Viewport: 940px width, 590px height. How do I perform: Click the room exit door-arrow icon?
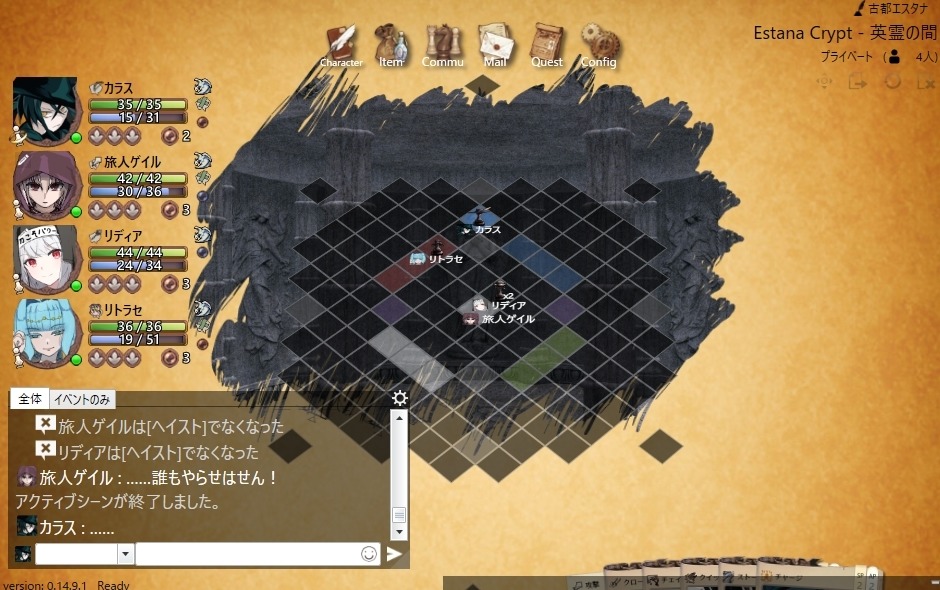tap(858, 82)
